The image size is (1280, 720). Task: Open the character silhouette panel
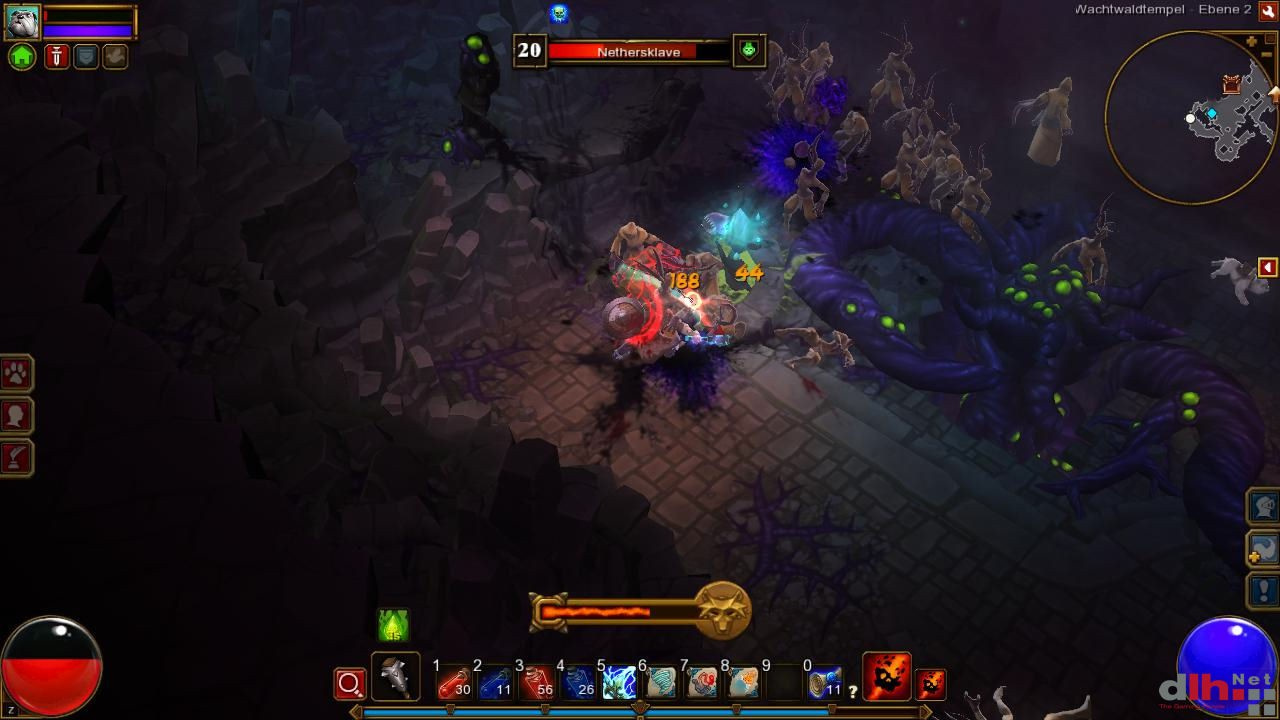(17, 416)
